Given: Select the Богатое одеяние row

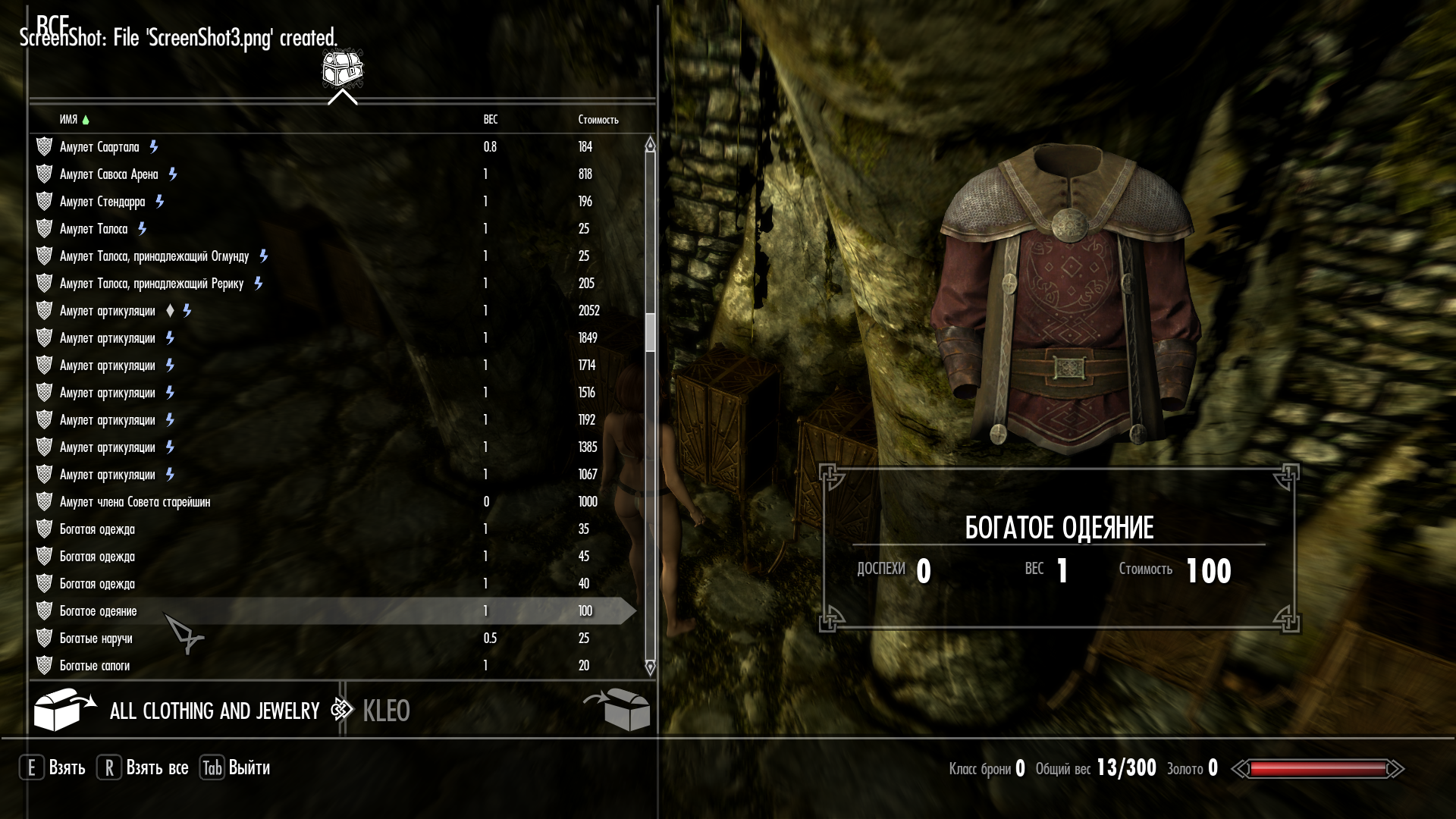Looking at the screenshot, I should click(99, 611).
